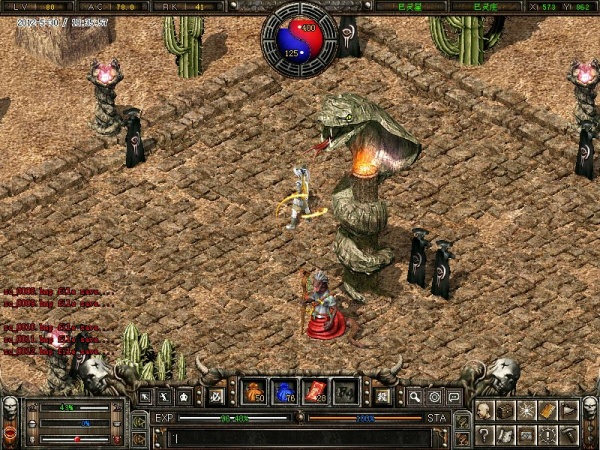Open the starburst skills panel
This screenshot has height=450, width=600.
tap(527, 410)
